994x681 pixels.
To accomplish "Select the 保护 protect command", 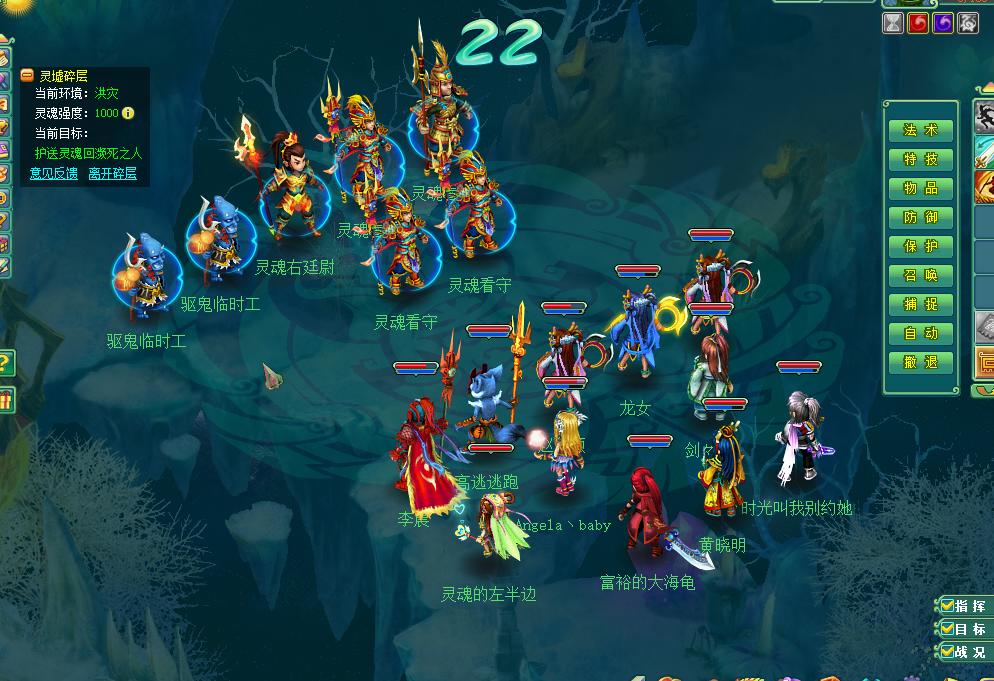I will [x=920, y=246].
